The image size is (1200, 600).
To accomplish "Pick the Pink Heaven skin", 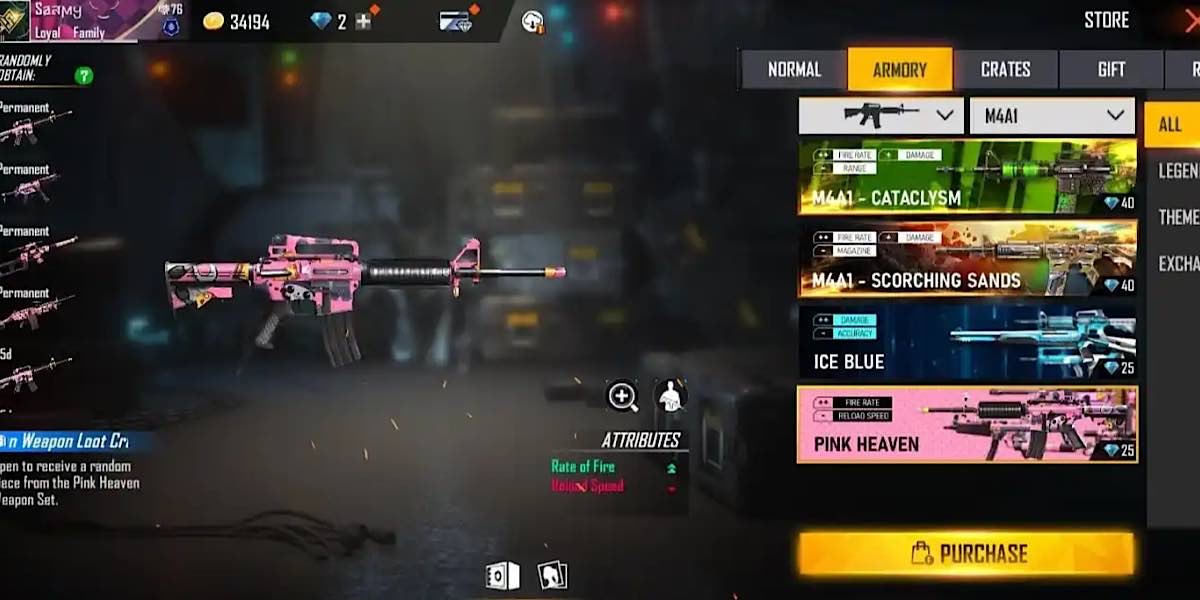I will (x=967, y=425).
